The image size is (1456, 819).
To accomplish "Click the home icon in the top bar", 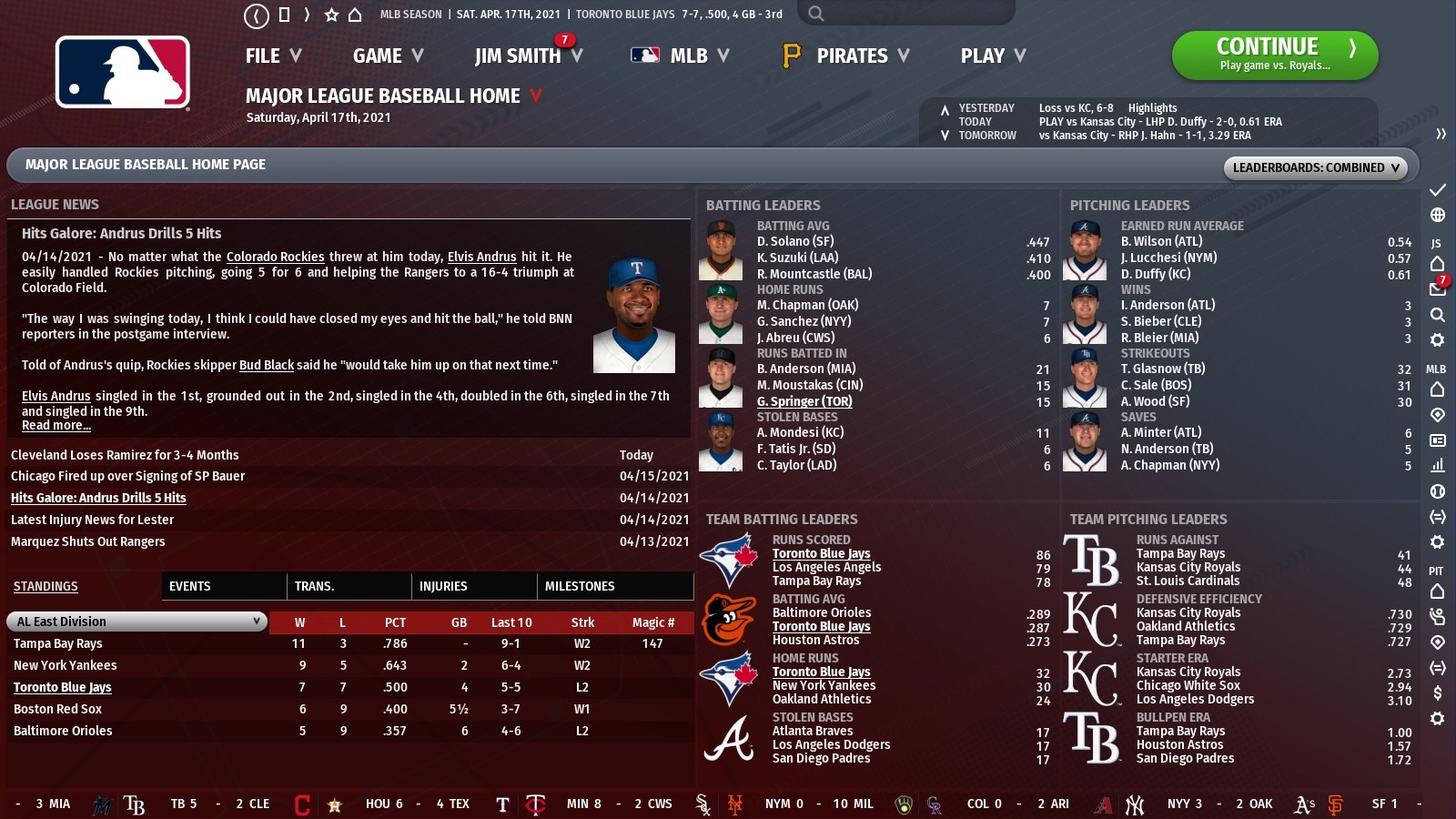I will [x=354, y=15].
